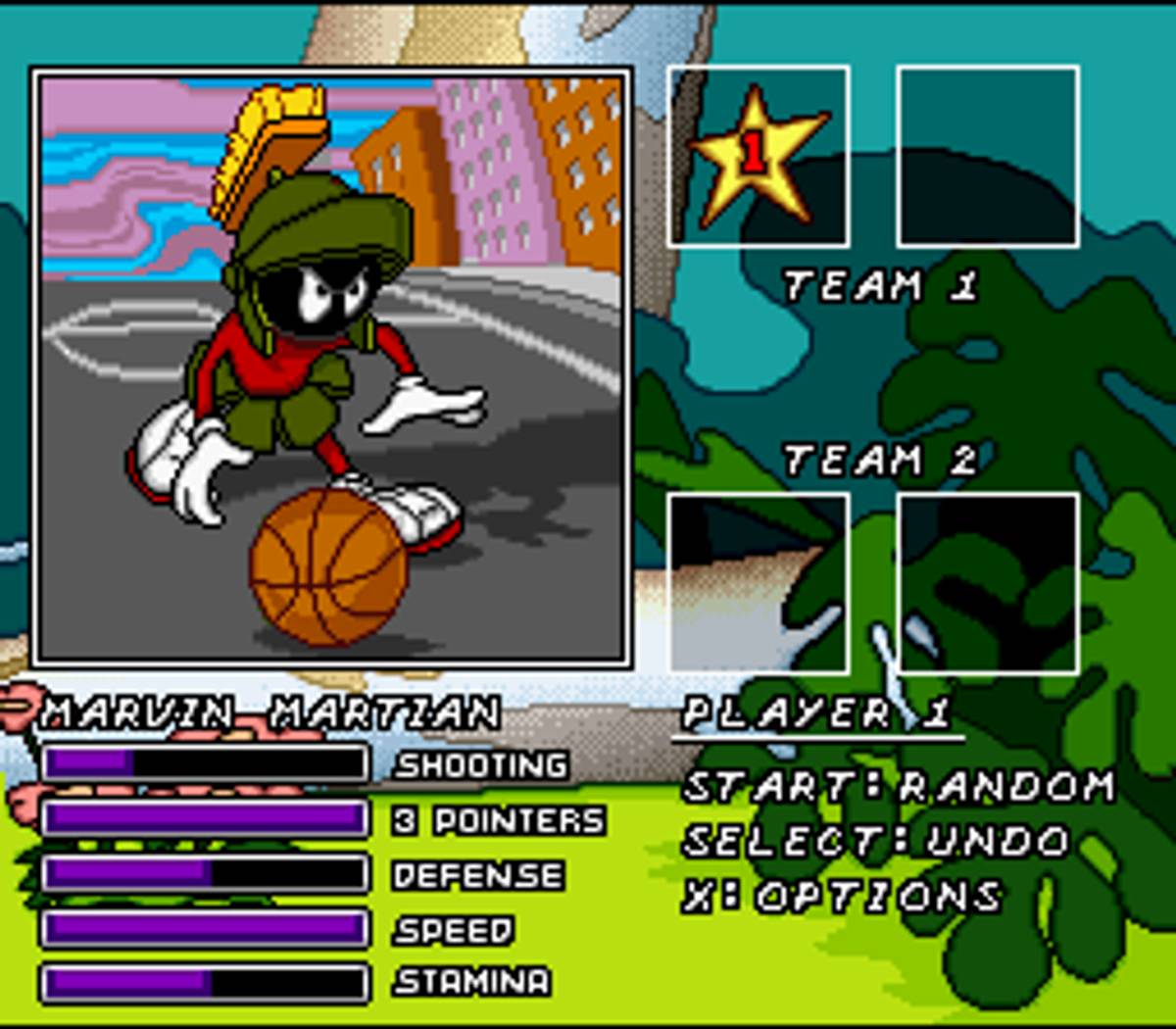Select the Marvin Martian character portrait

coord(330,367)
